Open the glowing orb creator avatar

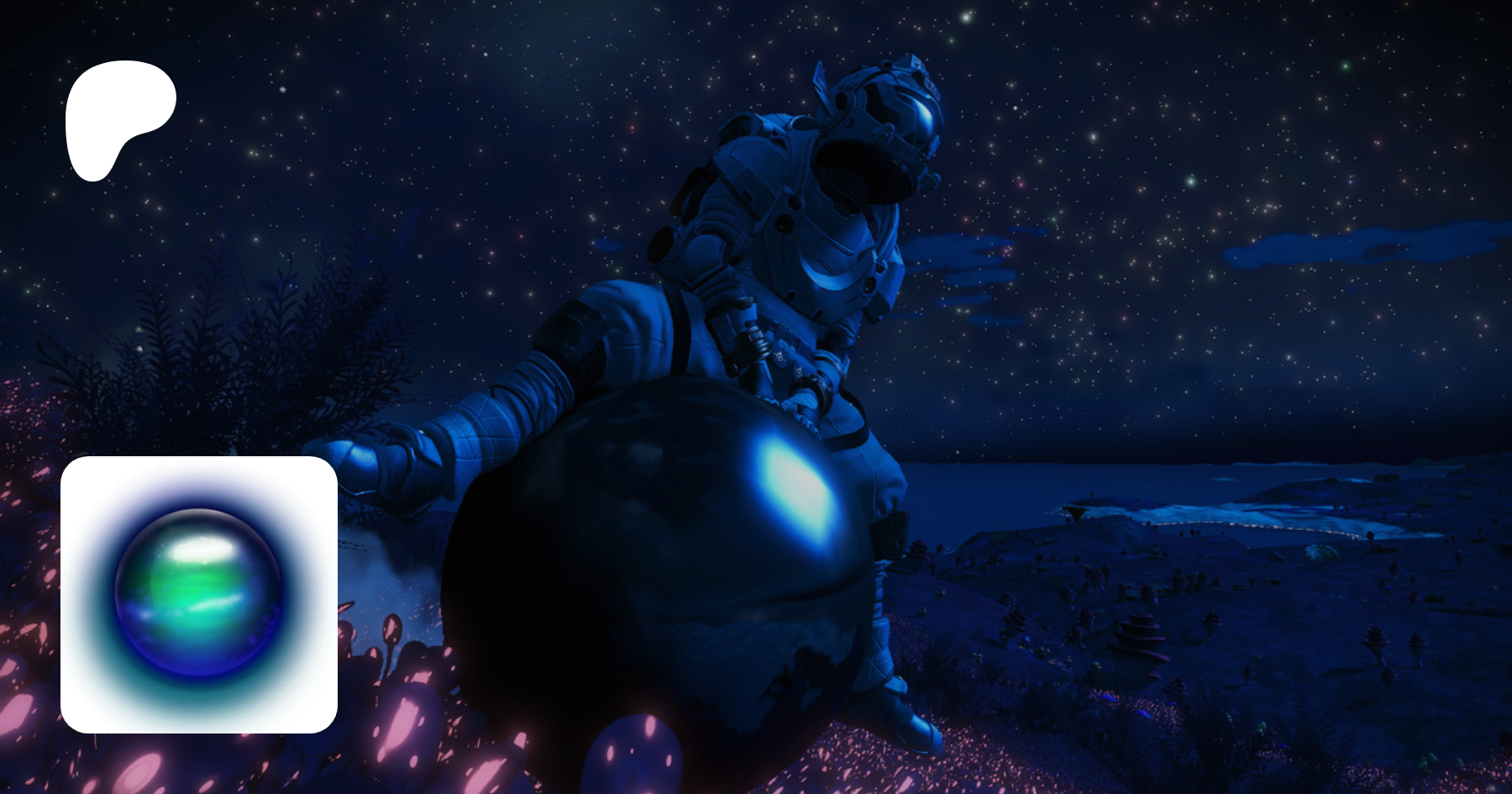point(199,594)
